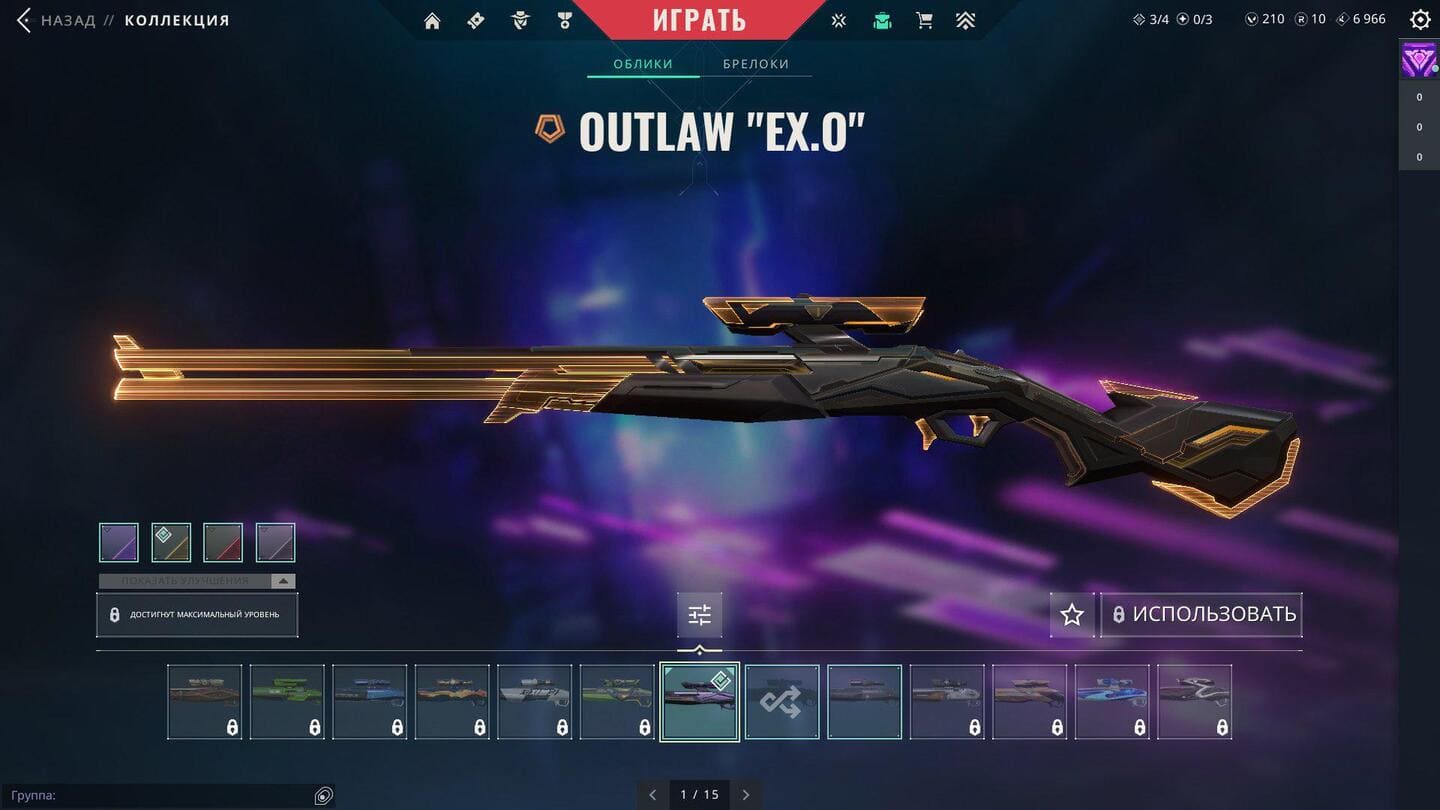Select the bright green Outlaw skin thumbnail

tap(287, 702)
